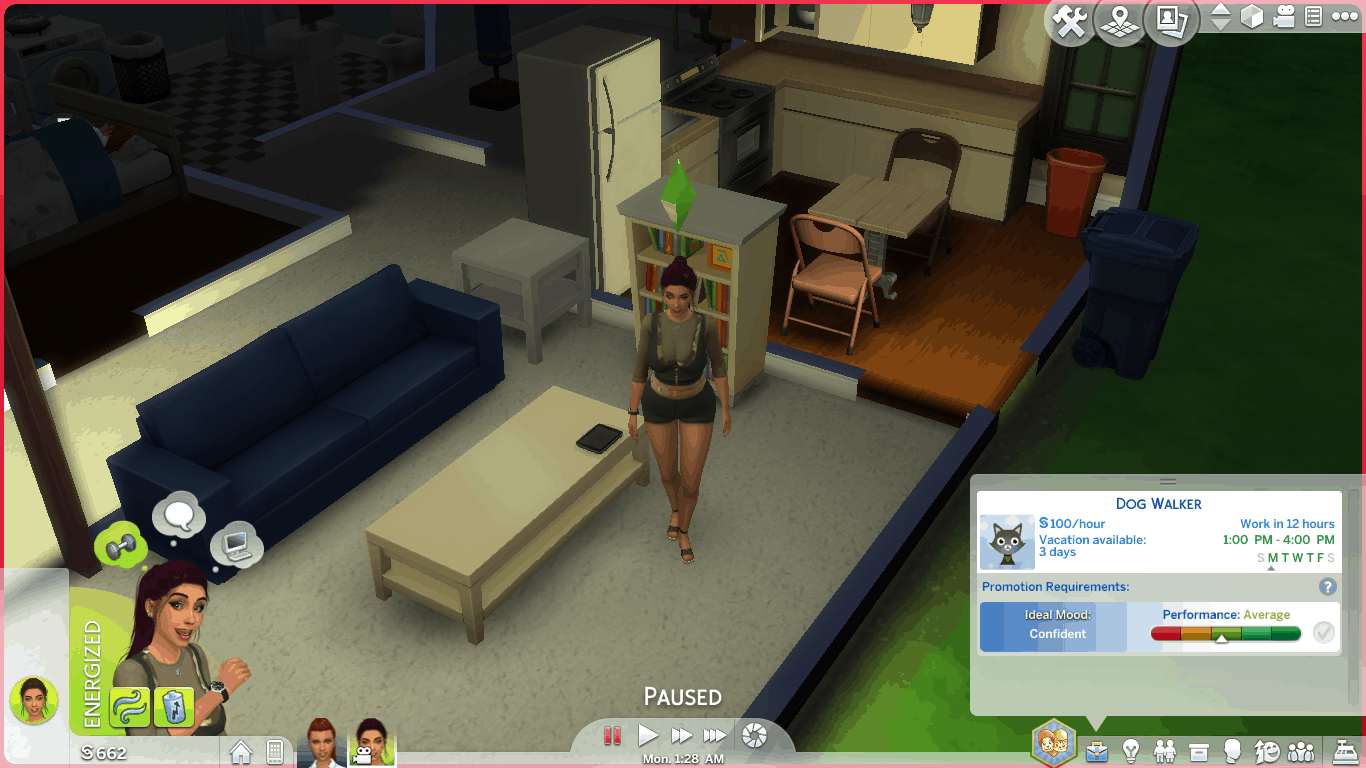
Task: Set game speed to ultra fast
Action: point(715,736)
